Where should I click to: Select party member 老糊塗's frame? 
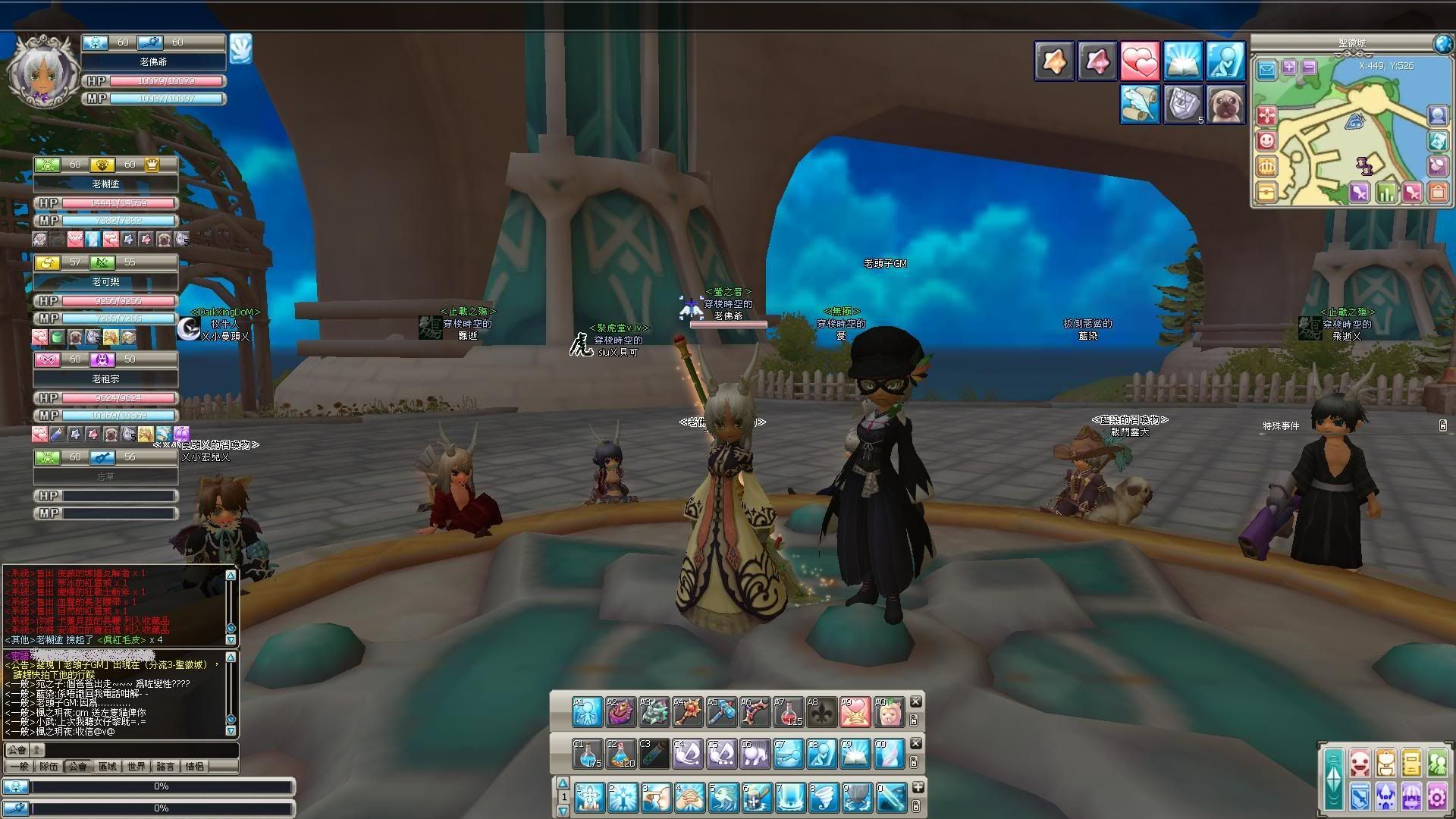(105, 184)
